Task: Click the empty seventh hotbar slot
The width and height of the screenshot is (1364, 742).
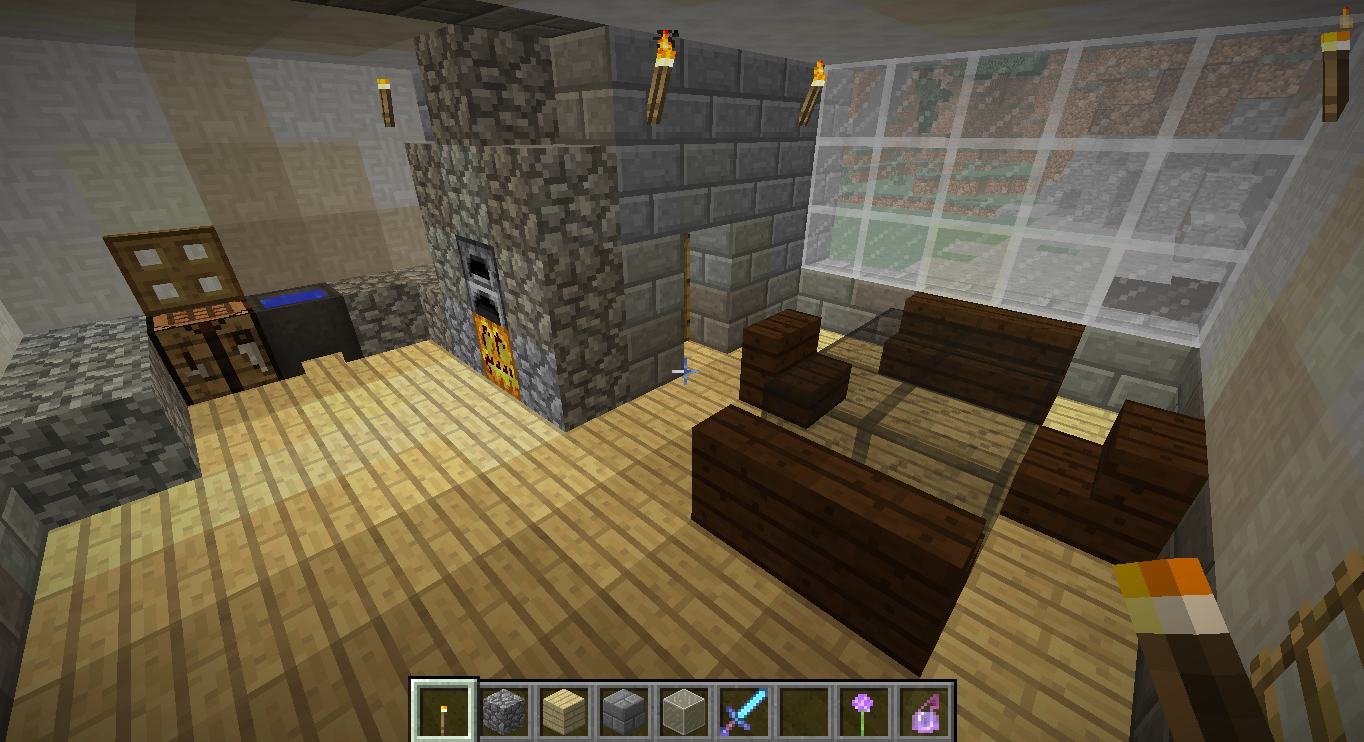Action: click(x=805, y=712)
